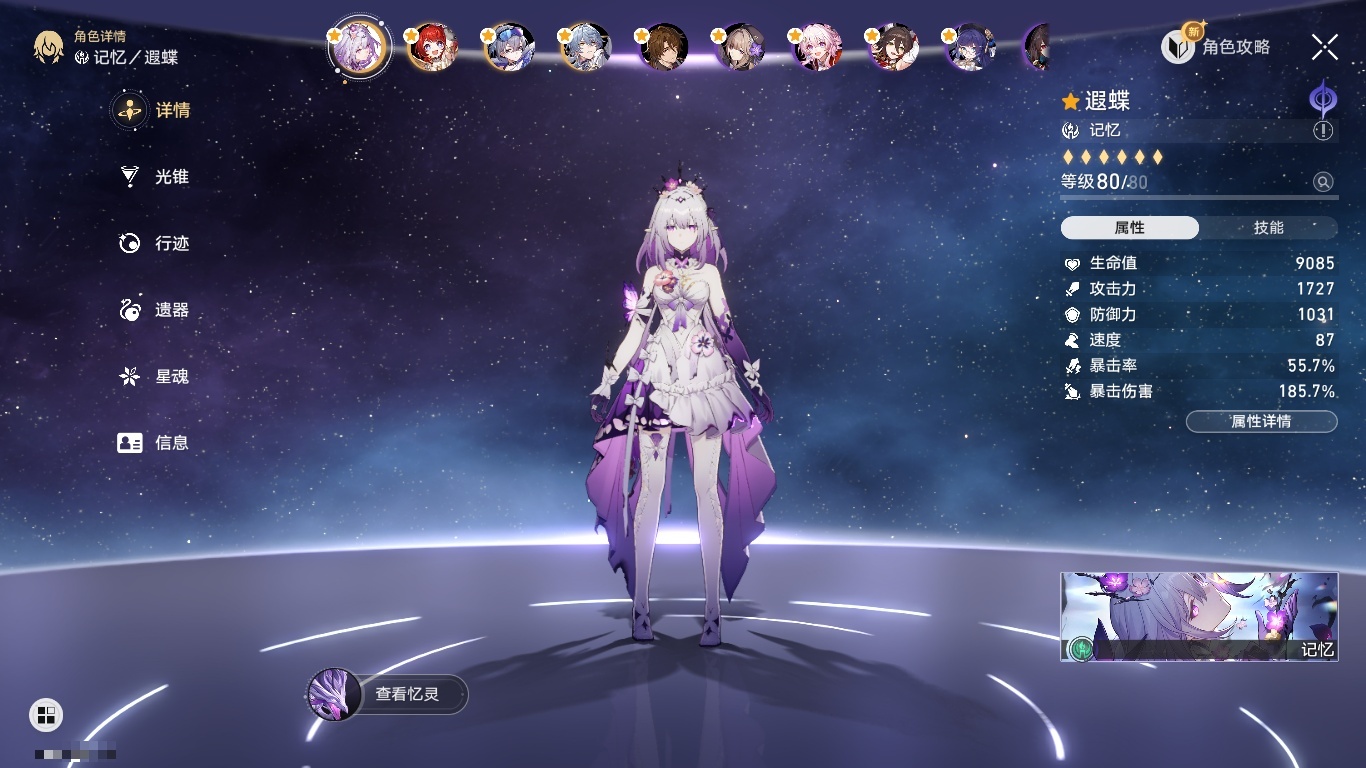
Task: Open the equipped light cone thumbnail
Action: (x=1199, y=616)
